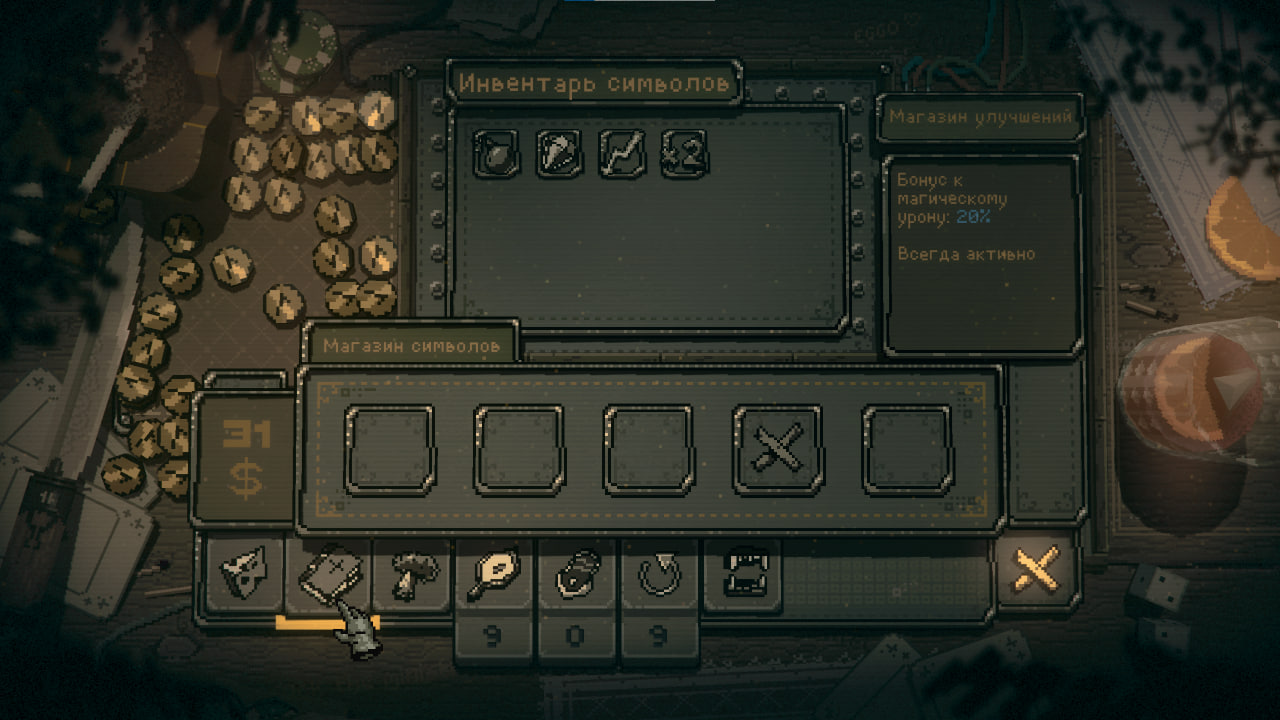Click the shop slot marked with an X
1280x720 pixels.
tap(778, 450)
